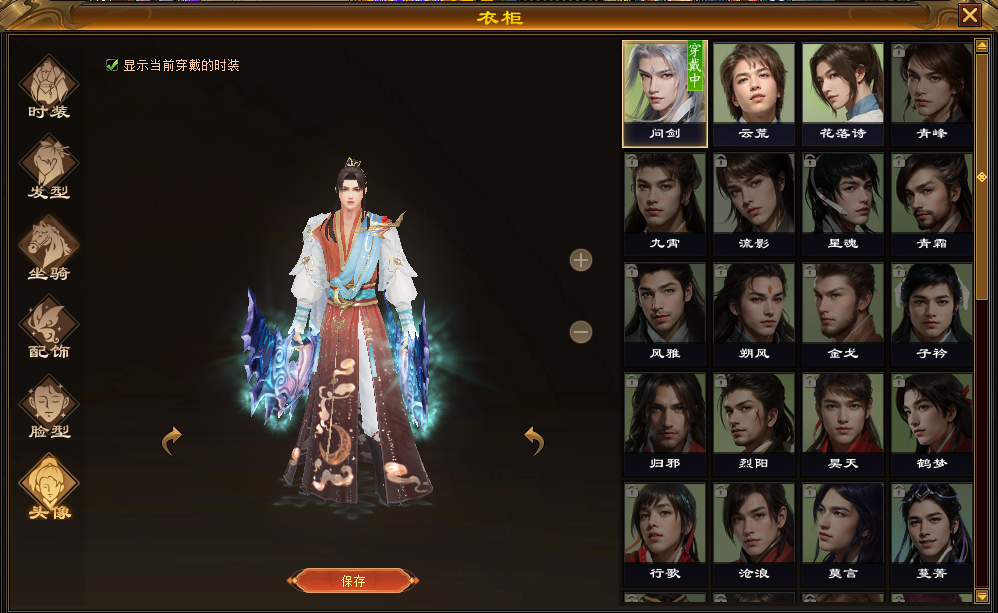The height and width of the screenshot is (613, 998).
Task: Select the 花落诗 avatar portrait
Action: point(843,90)
